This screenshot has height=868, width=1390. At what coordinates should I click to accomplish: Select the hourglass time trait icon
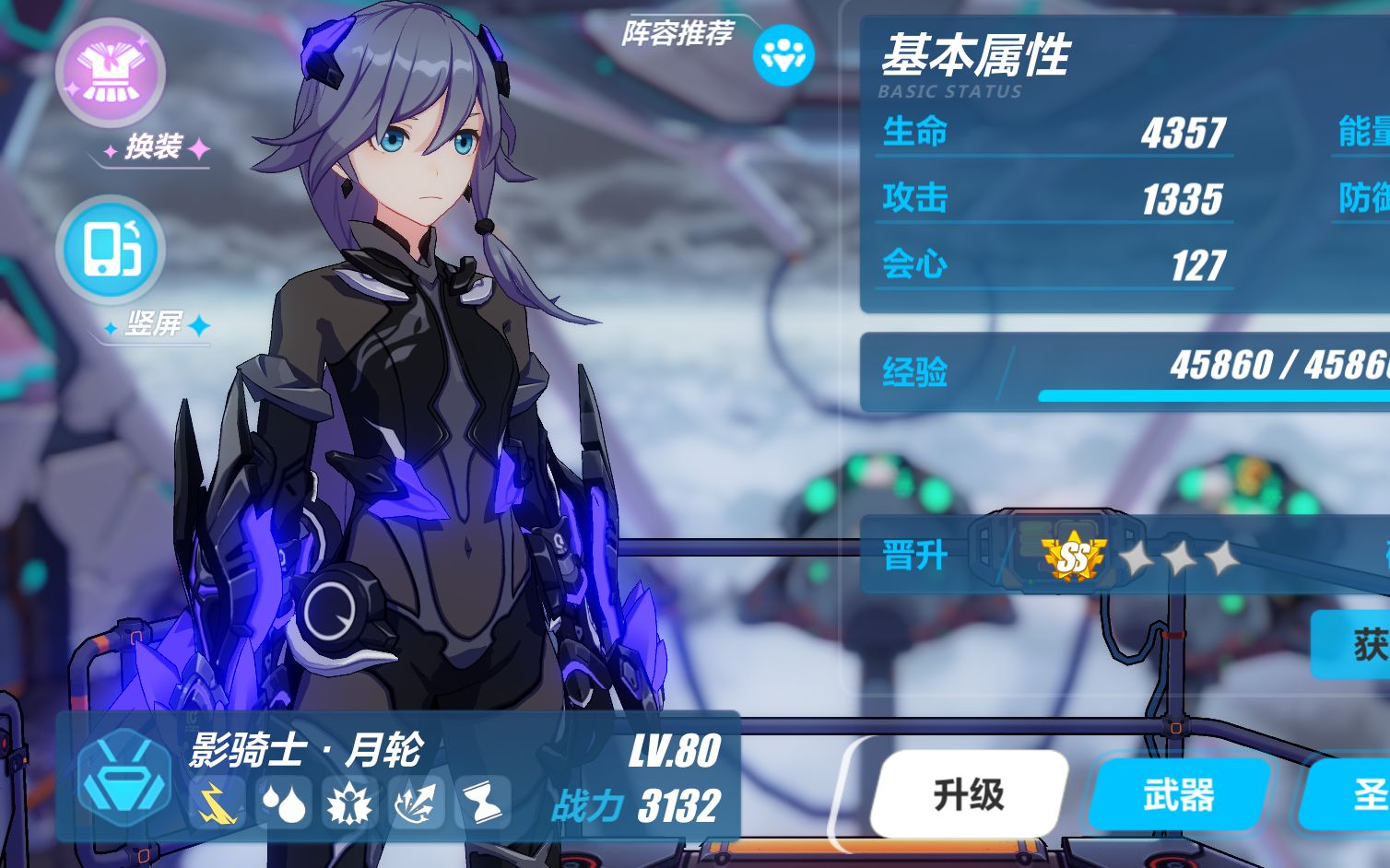(482, 803)
